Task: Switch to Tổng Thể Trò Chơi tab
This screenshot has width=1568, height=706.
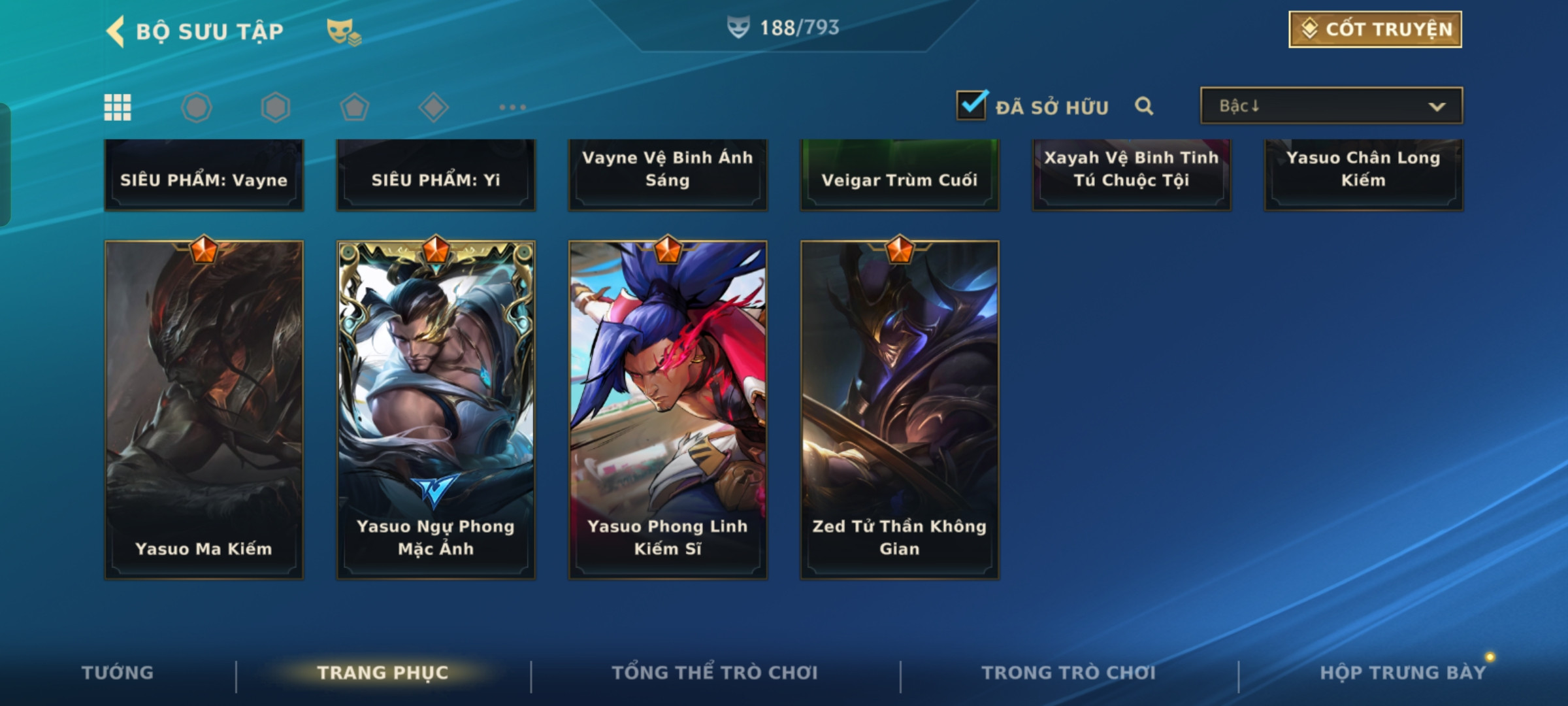Action: pyautogui.click(x=715, y=673)
